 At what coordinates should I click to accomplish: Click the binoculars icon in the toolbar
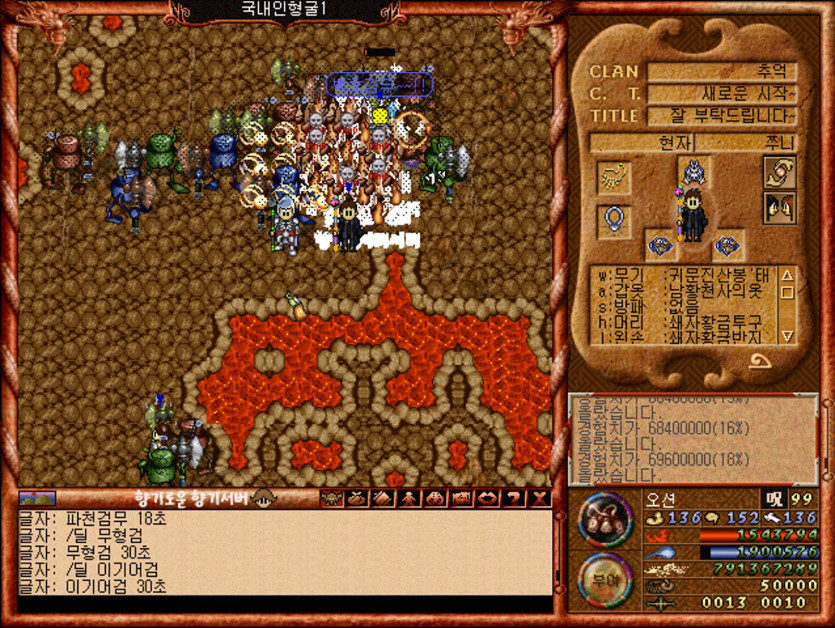pos(436,498)
